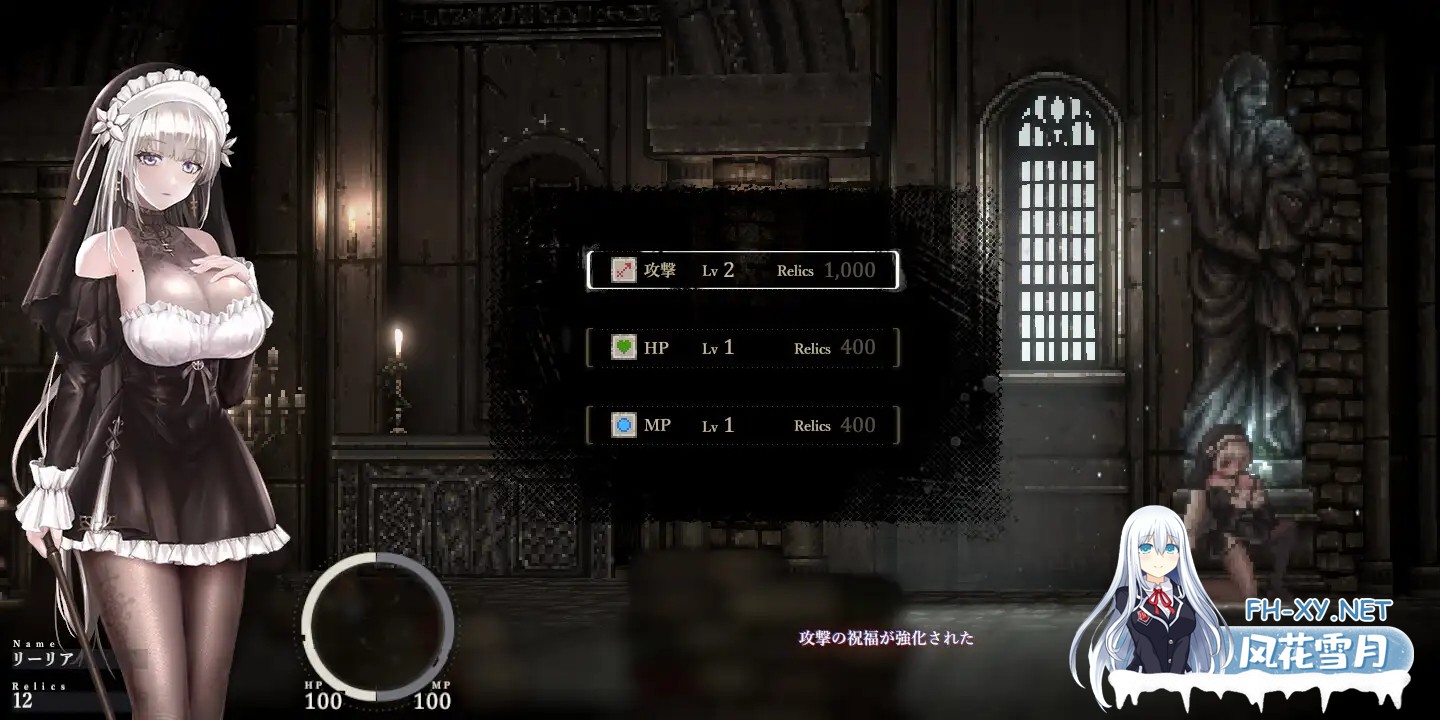
Task: Click the 400 Relics cost in HP row
Action: click(x=855, y=347)
